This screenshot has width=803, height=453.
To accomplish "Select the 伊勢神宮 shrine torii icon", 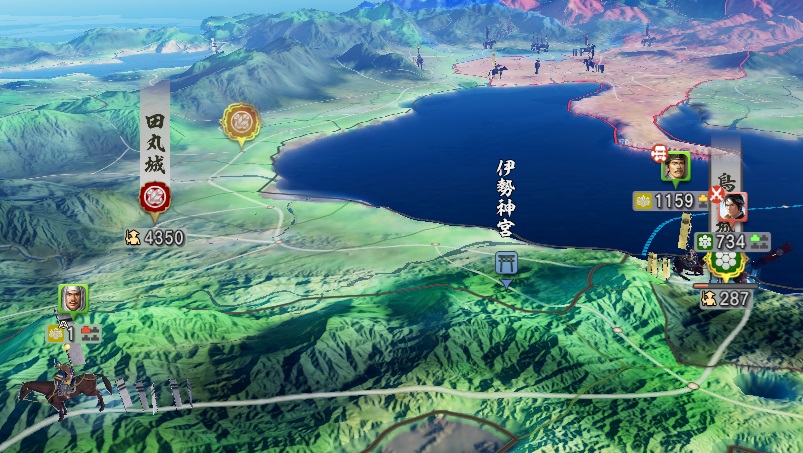I will coord(506,263).
